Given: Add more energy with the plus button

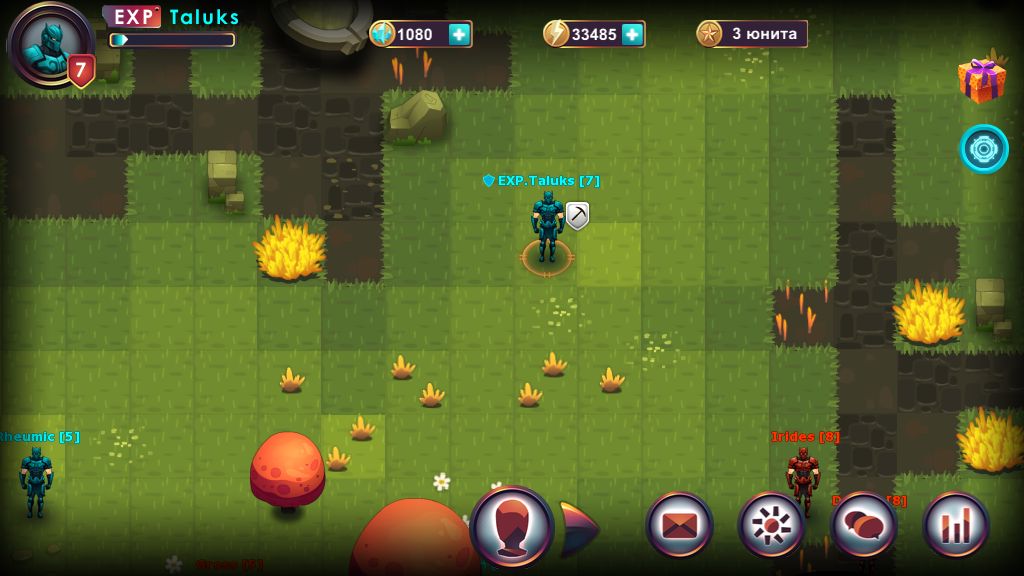Looking at the screenshot, I should [x=632, y=34].
